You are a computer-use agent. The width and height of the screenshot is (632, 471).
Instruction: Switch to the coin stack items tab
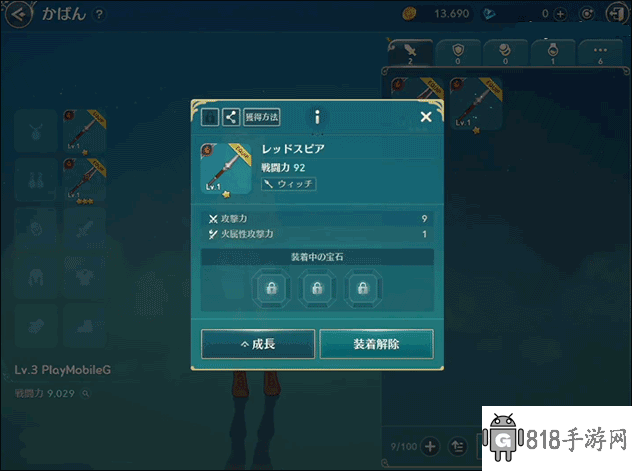tap(507, 52)
